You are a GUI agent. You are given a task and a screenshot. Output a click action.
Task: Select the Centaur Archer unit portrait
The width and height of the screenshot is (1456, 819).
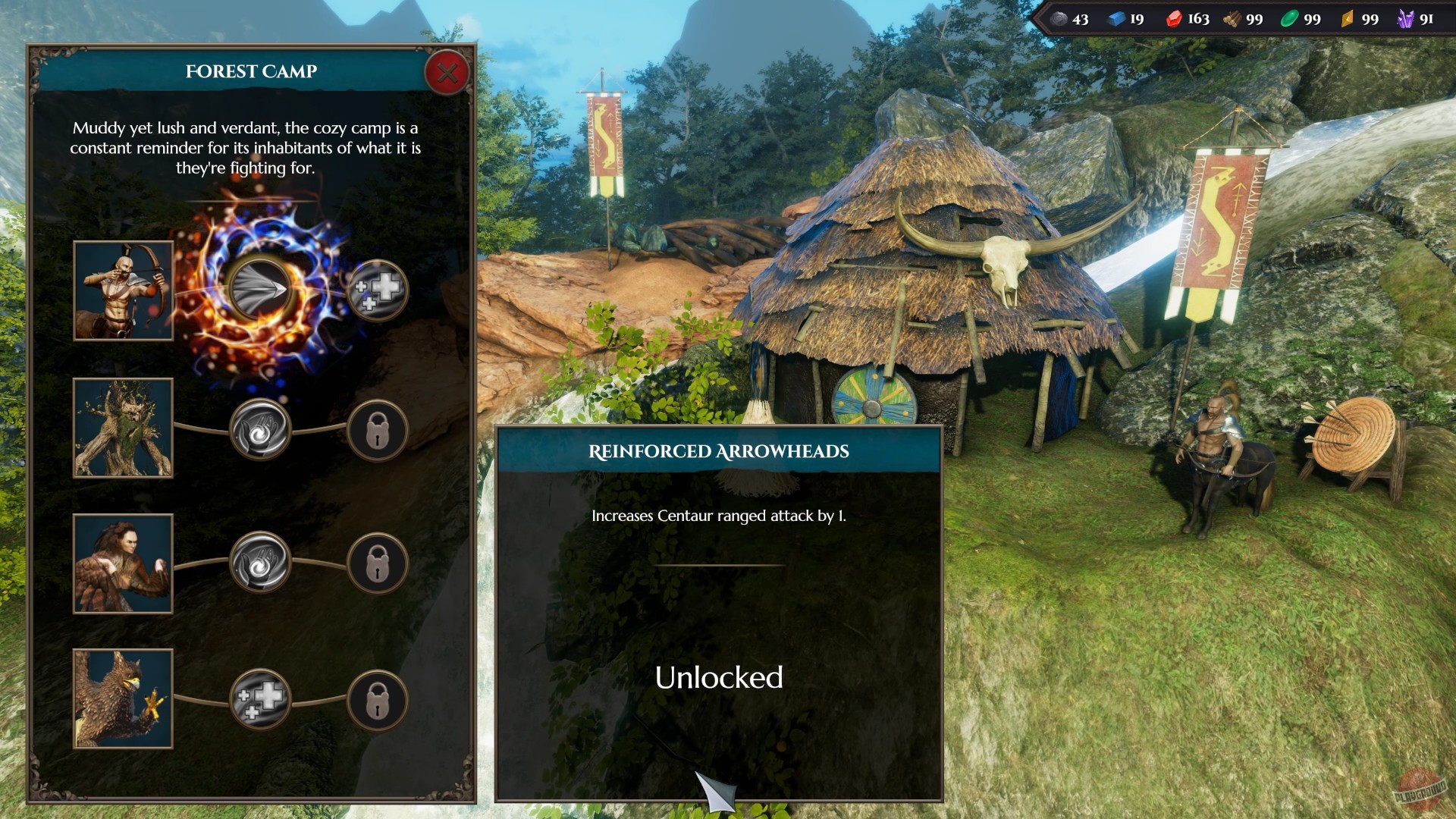(x=122, y=291)
